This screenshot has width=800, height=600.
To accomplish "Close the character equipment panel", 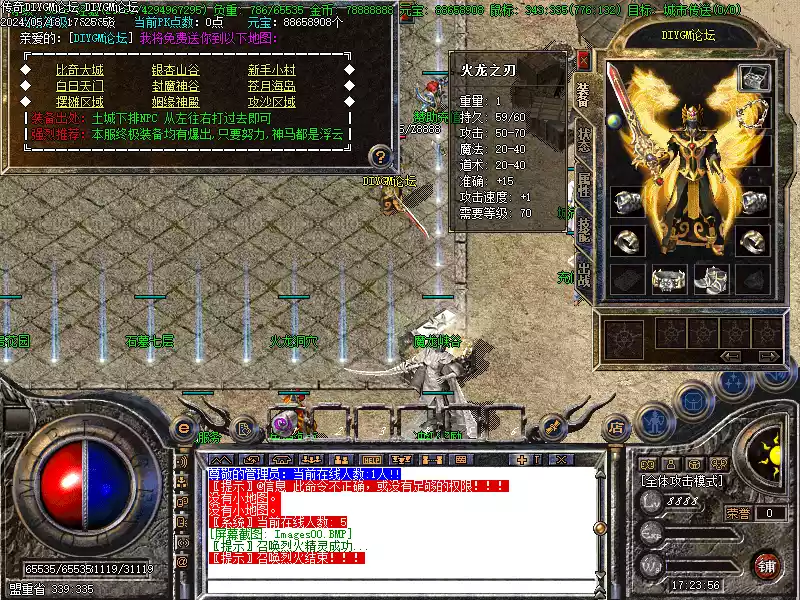I will 584,60.
